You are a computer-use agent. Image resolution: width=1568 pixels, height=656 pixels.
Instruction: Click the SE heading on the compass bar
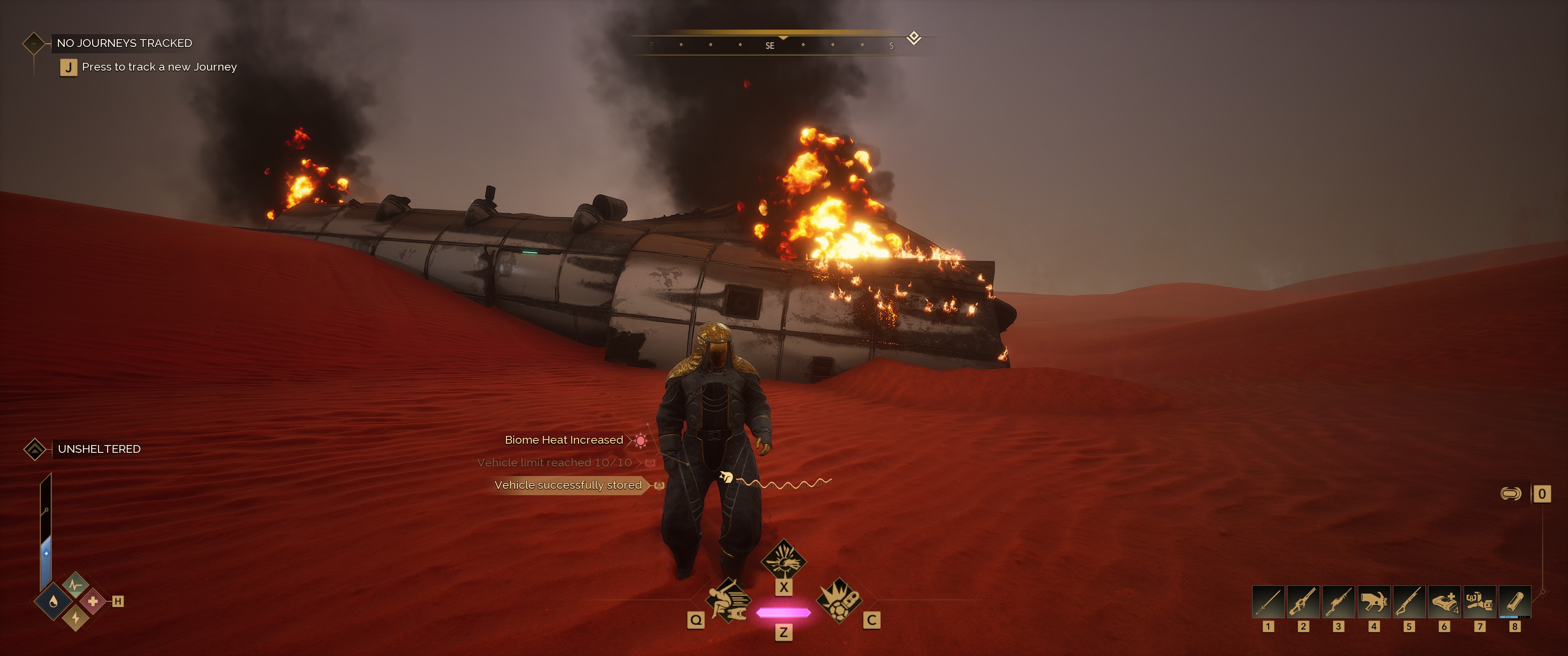[x=770, y=46]
